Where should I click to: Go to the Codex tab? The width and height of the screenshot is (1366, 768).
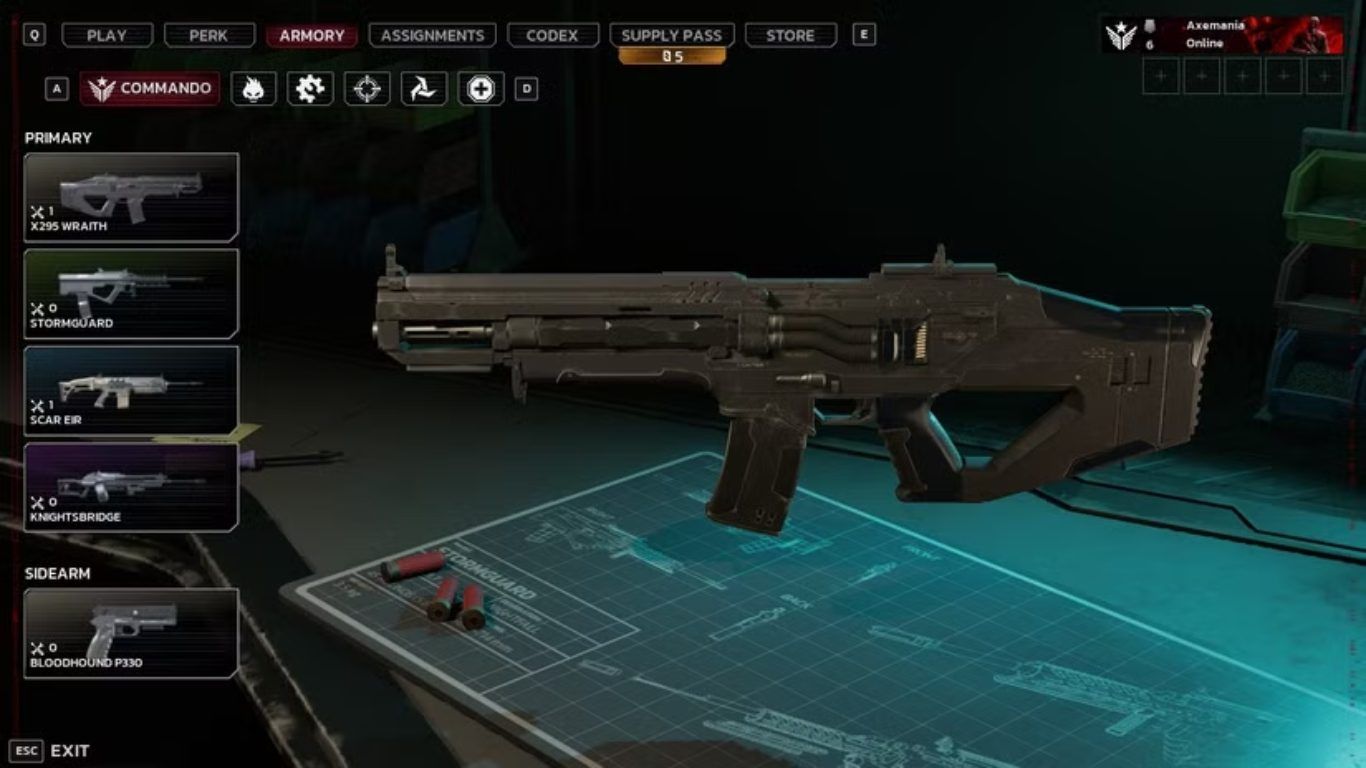point(552,35)
